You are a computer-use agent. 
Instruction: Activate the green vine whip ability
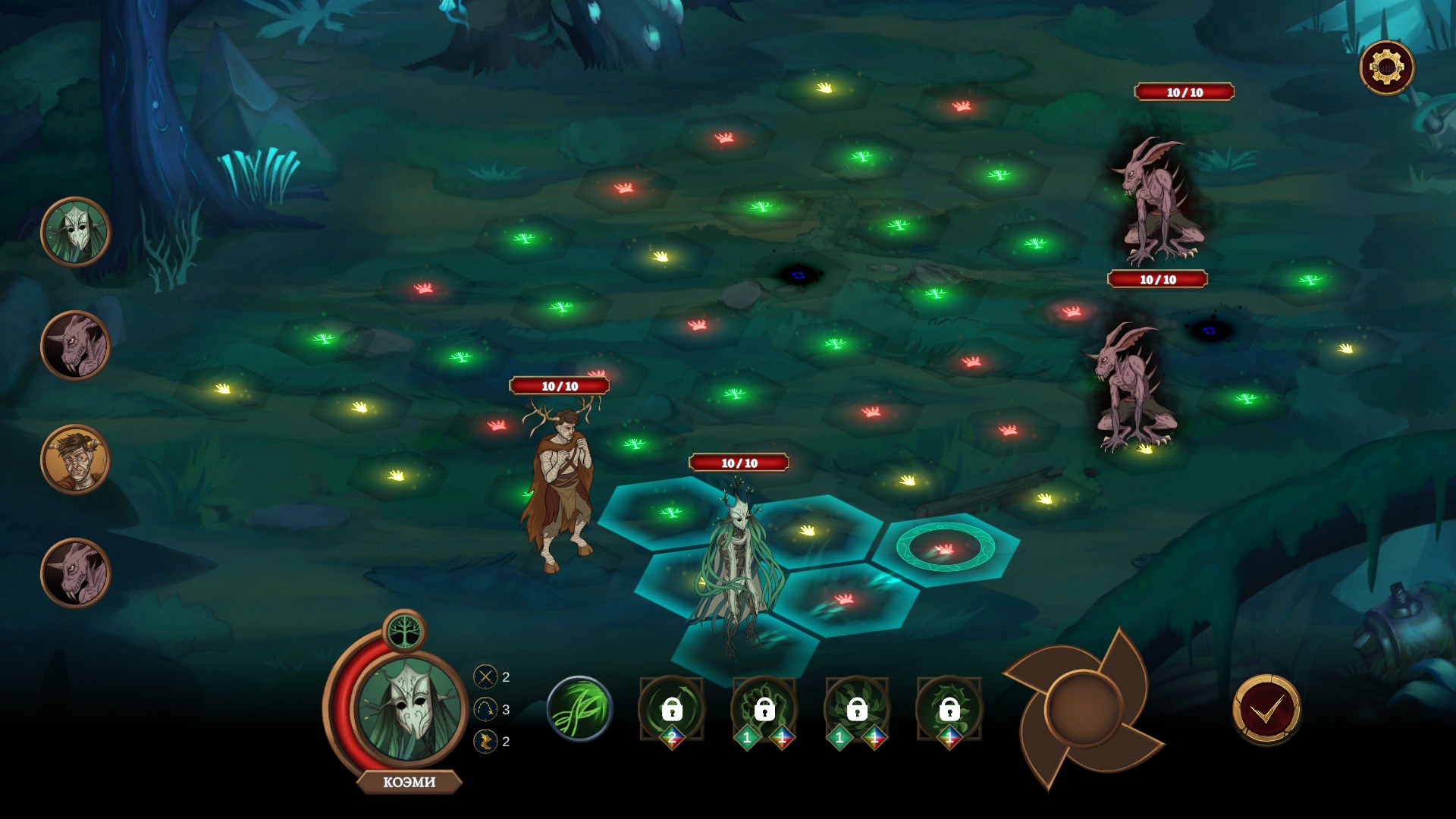[x=579, y=710]
